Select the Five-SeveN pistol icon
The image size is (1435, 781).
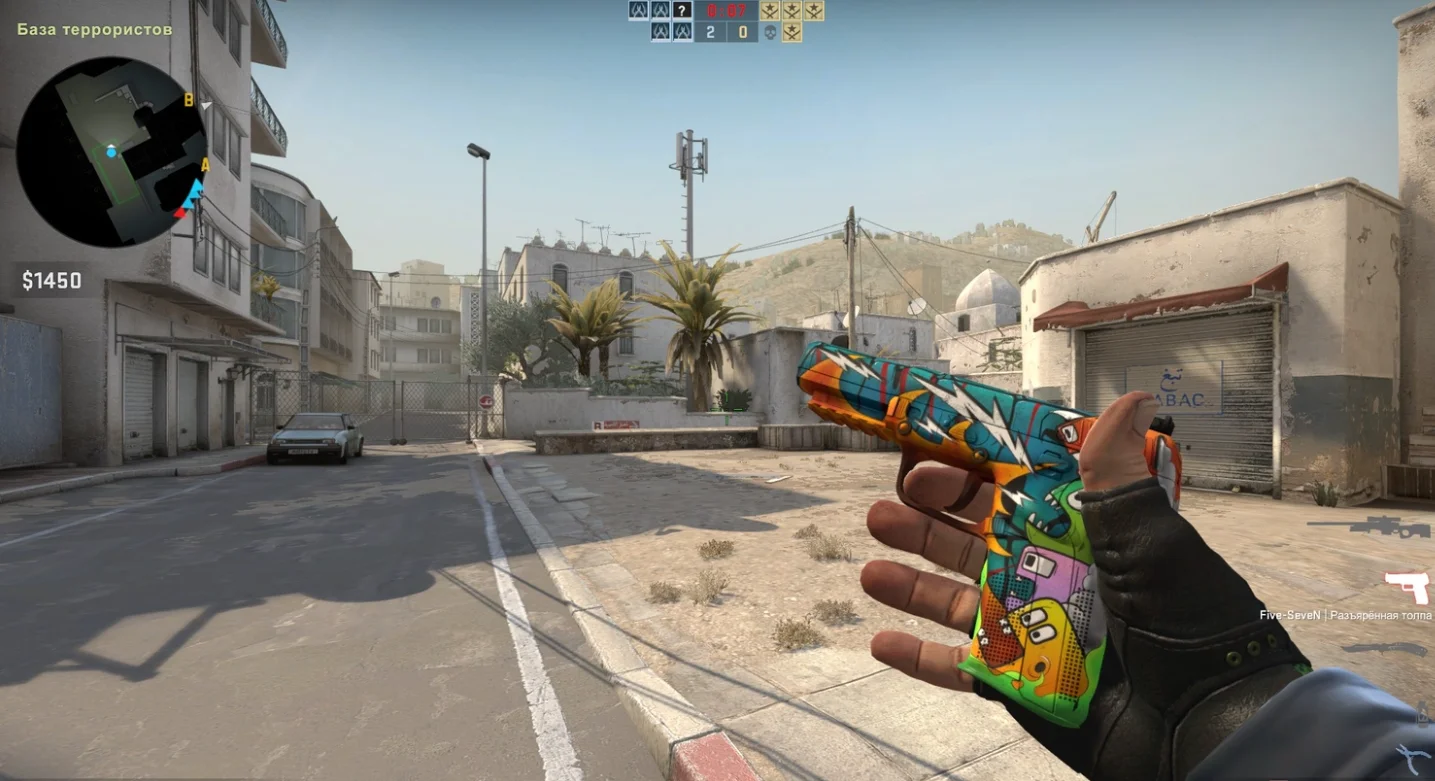(x=1407, y=586)
